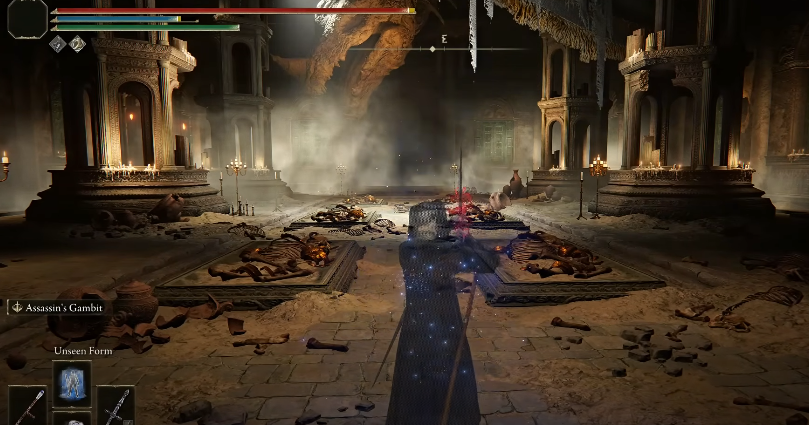Click the octagonal character emblem frame

[x=27, y=17]
